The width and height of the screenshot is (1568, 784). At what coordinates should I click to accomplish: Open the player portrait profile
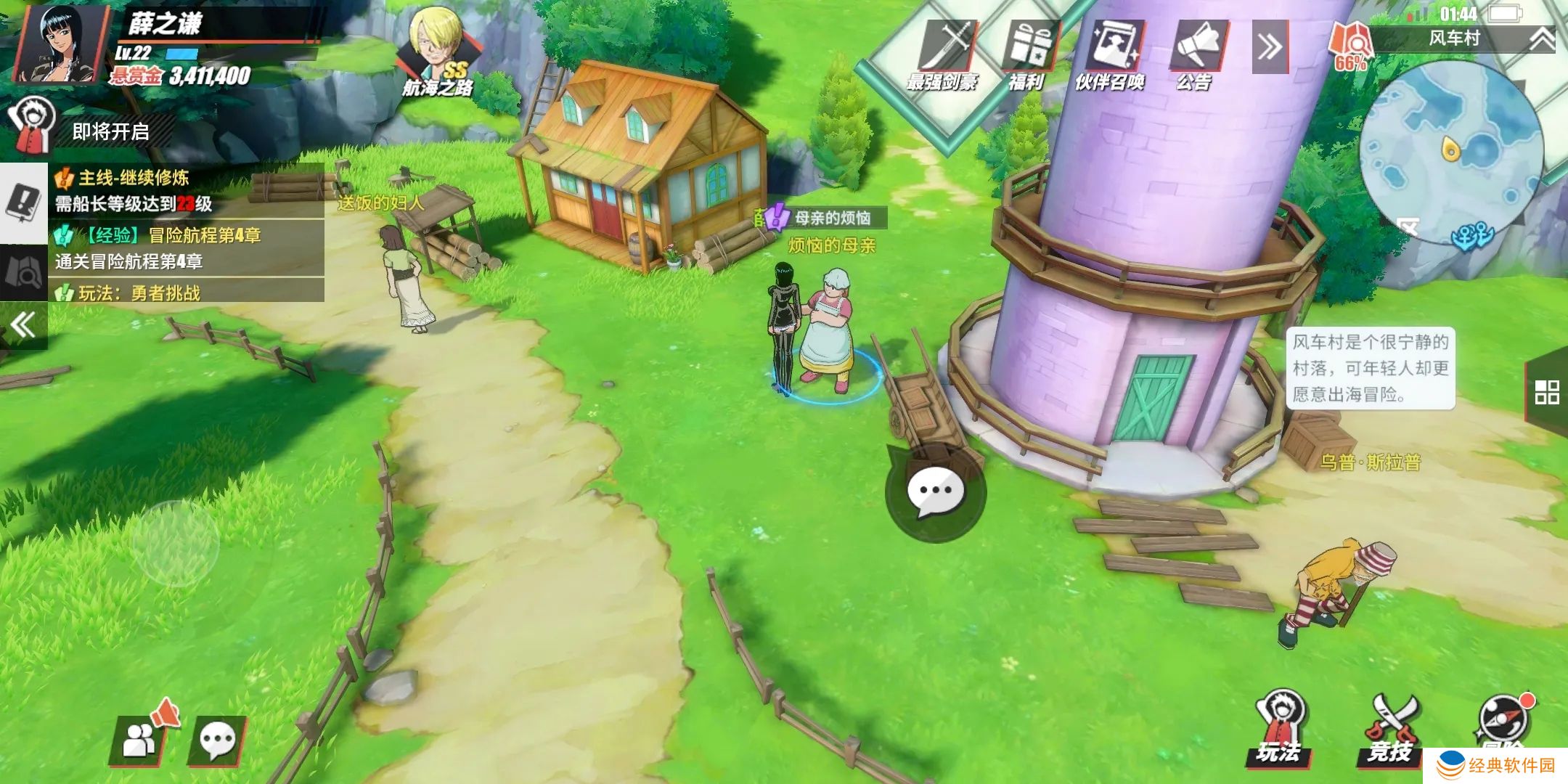click(x=60, y=44)
